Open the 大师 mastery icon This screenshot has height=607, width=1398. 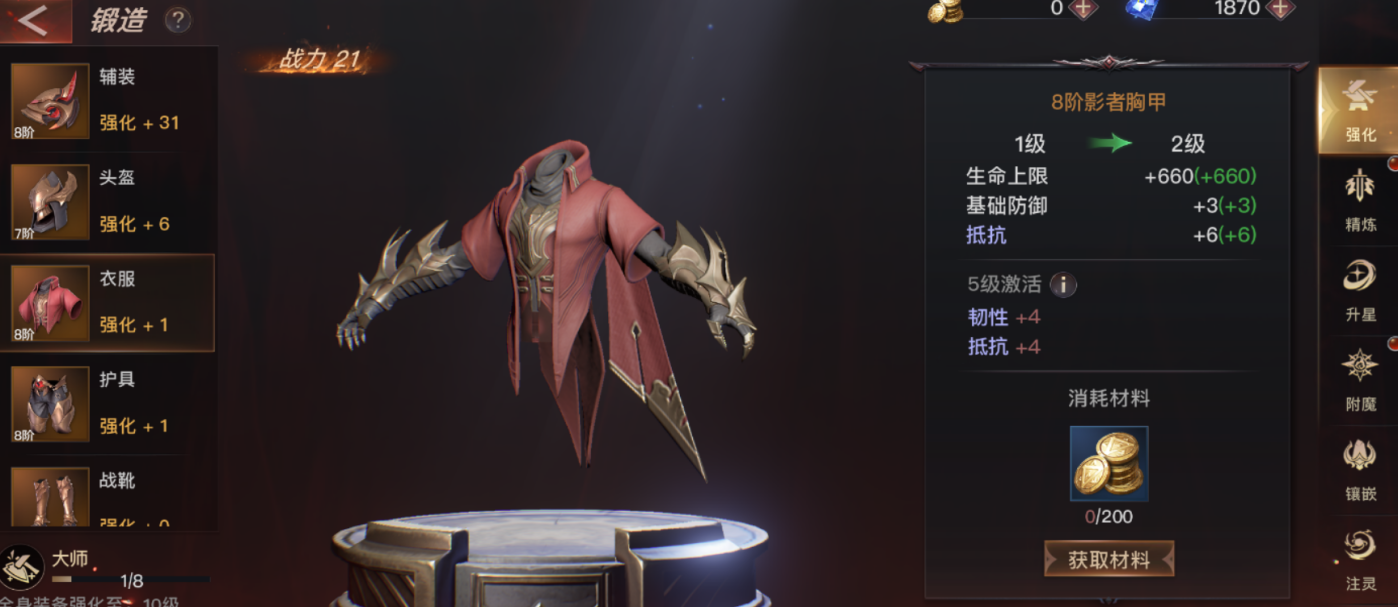(x=22, y=567)
